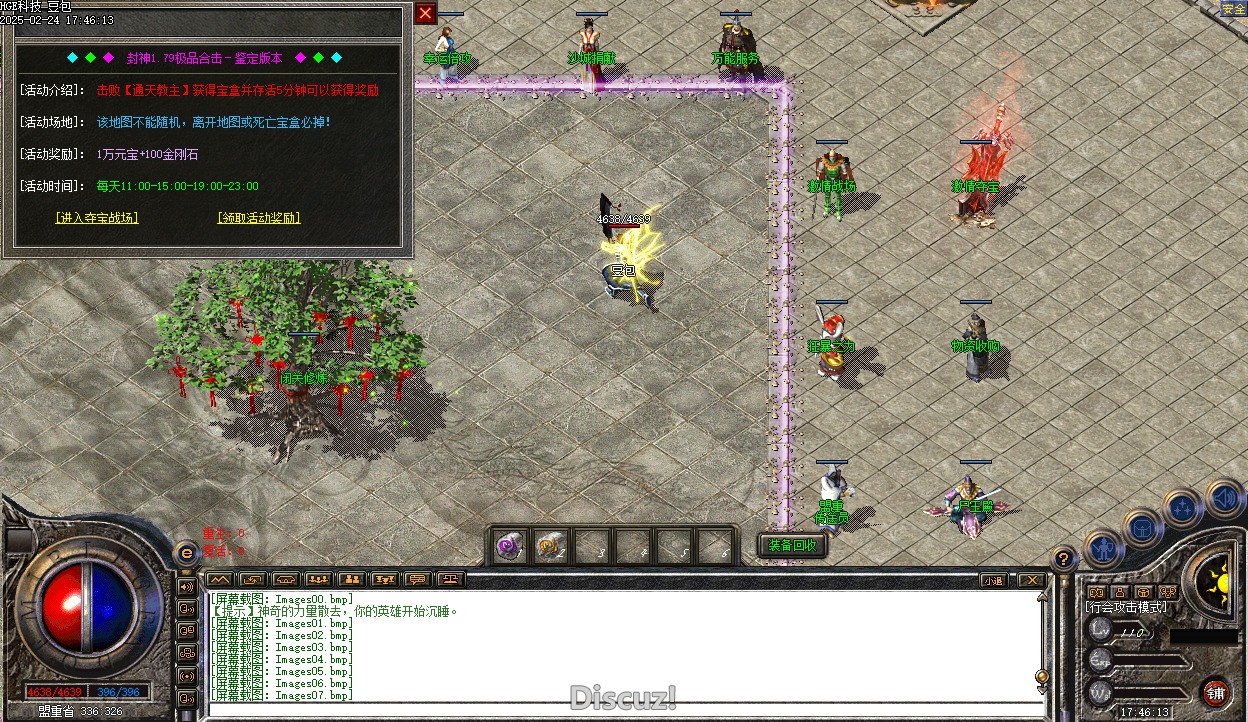This screenshot has height=722, width=1248.
Task: Toggle sound with the speaker round button
Action: [1223, 497]
